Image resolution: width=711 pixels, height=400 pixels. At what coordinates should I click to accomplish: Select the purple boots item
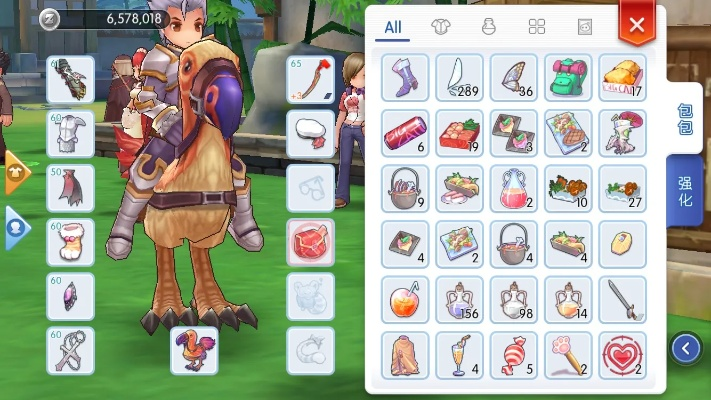(405, 77)
